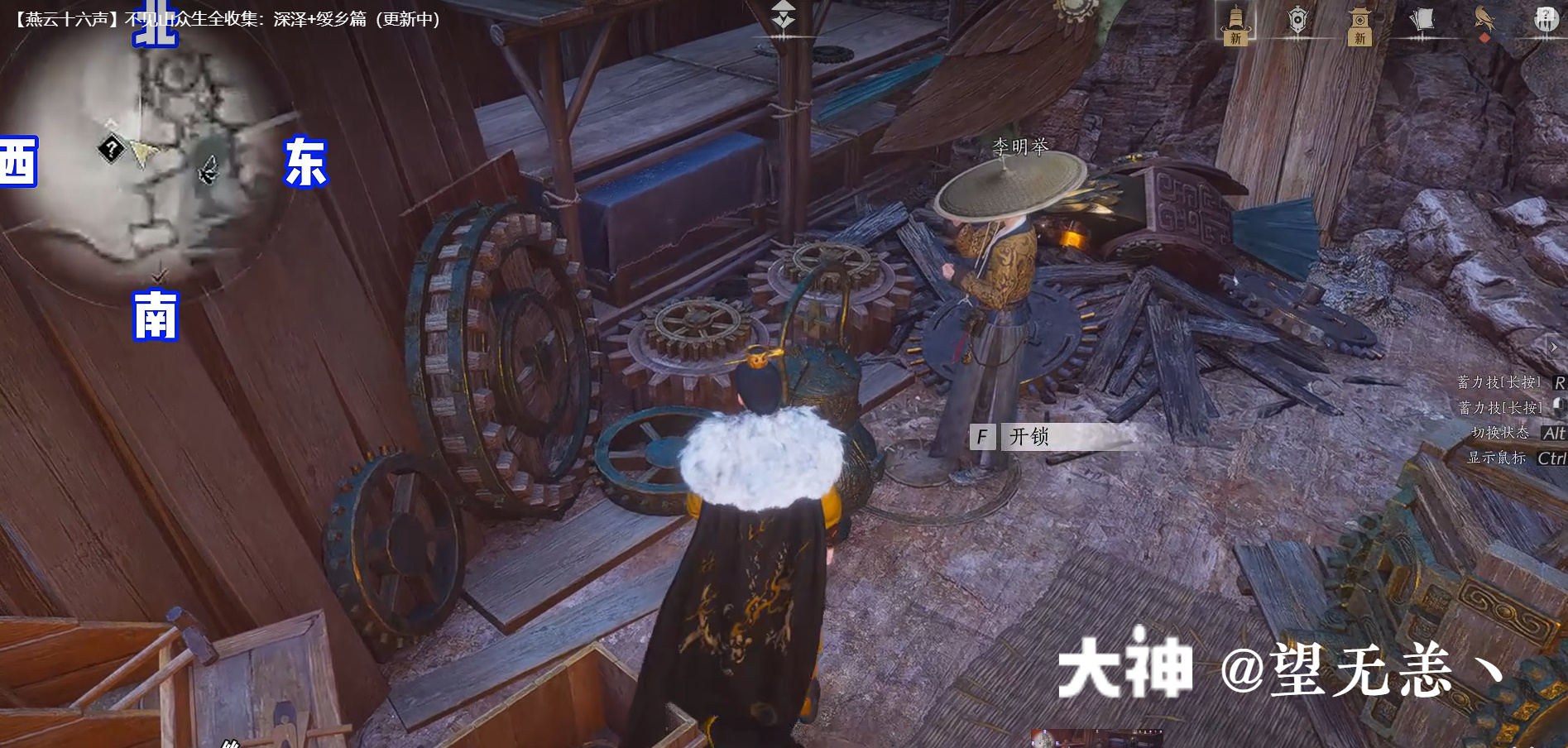
Task: Select the shield emblem icon
Action: click(1299, 21)
